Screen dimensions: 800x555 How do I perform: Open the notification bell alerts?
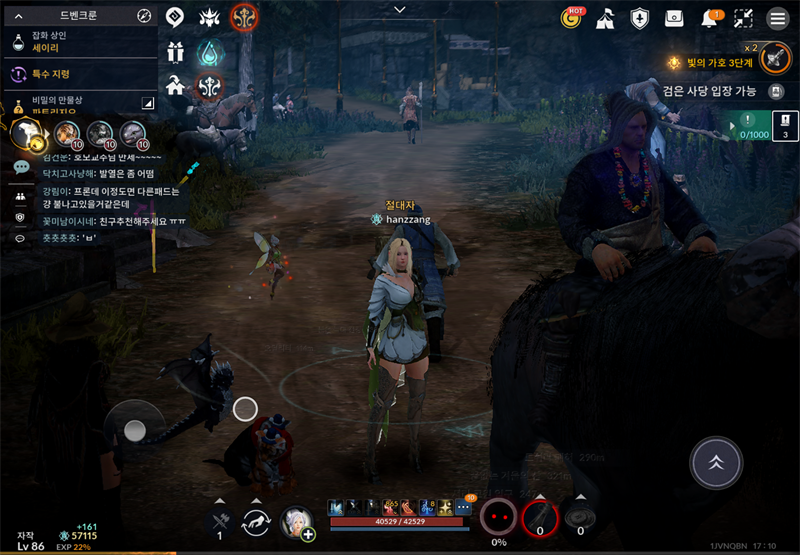(x=710, y=18)
